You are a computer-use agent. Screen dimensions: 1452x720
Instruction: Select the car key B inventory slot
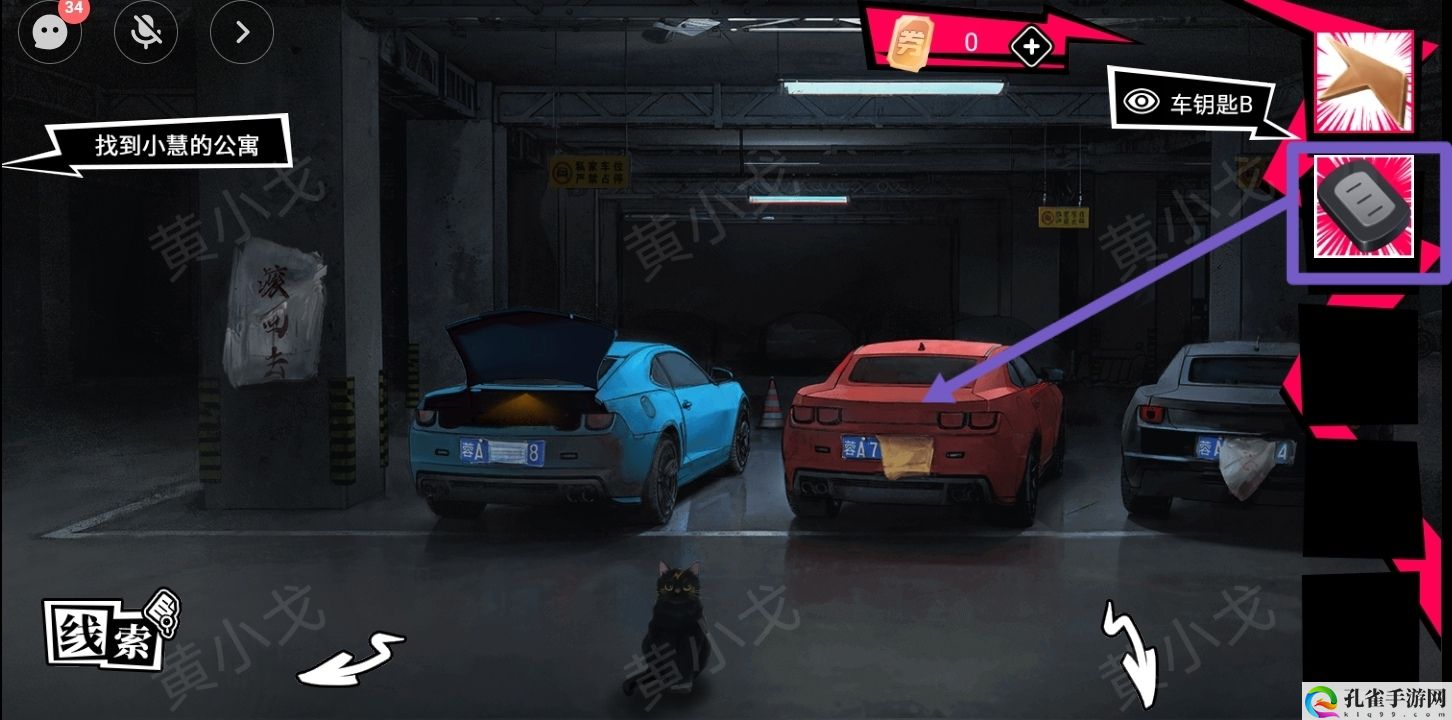(1363, 207)
